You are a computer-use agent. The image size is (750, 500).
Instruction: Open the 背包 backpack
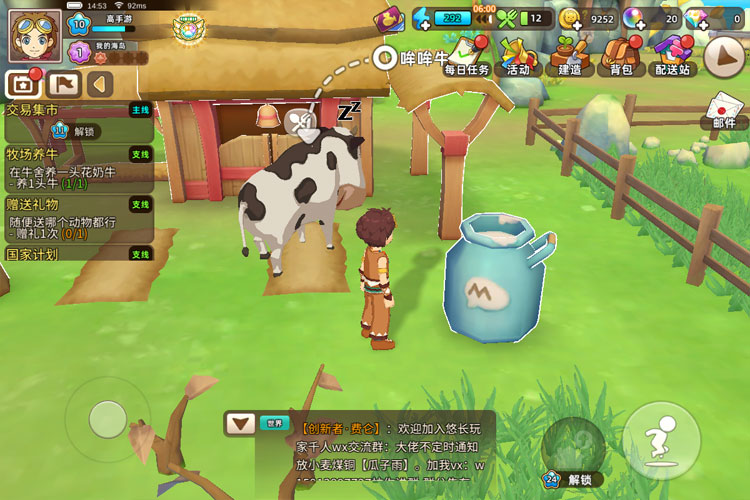click(x=621, y=56)
